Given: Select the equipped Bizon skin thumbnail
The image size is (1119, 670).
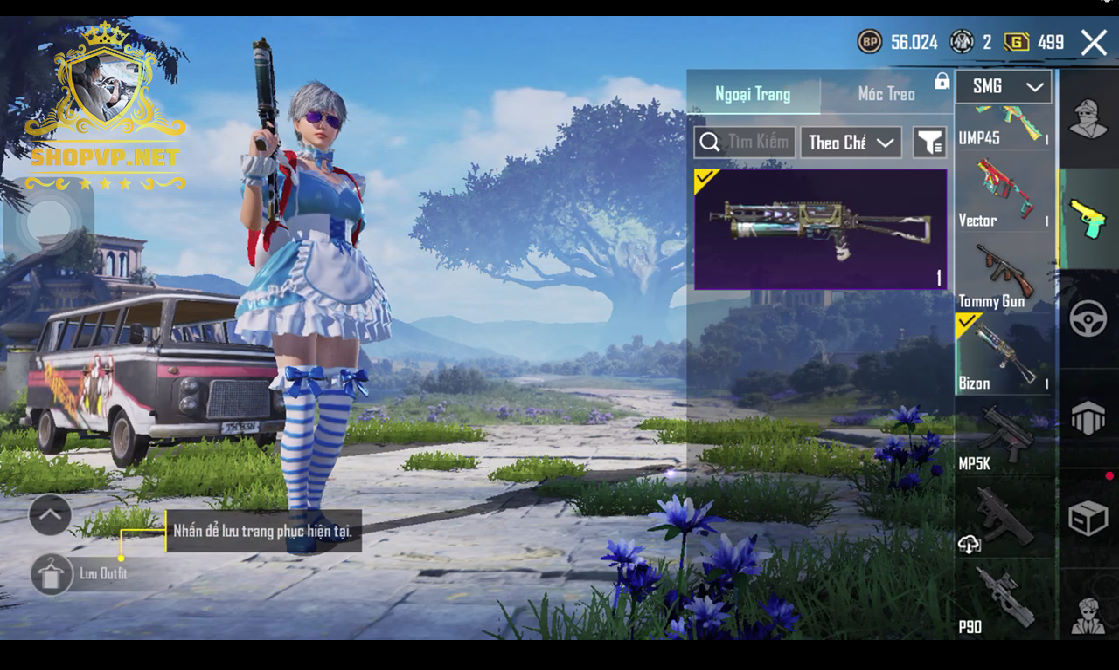Looking at the screenshot, I should click(820, 229).
